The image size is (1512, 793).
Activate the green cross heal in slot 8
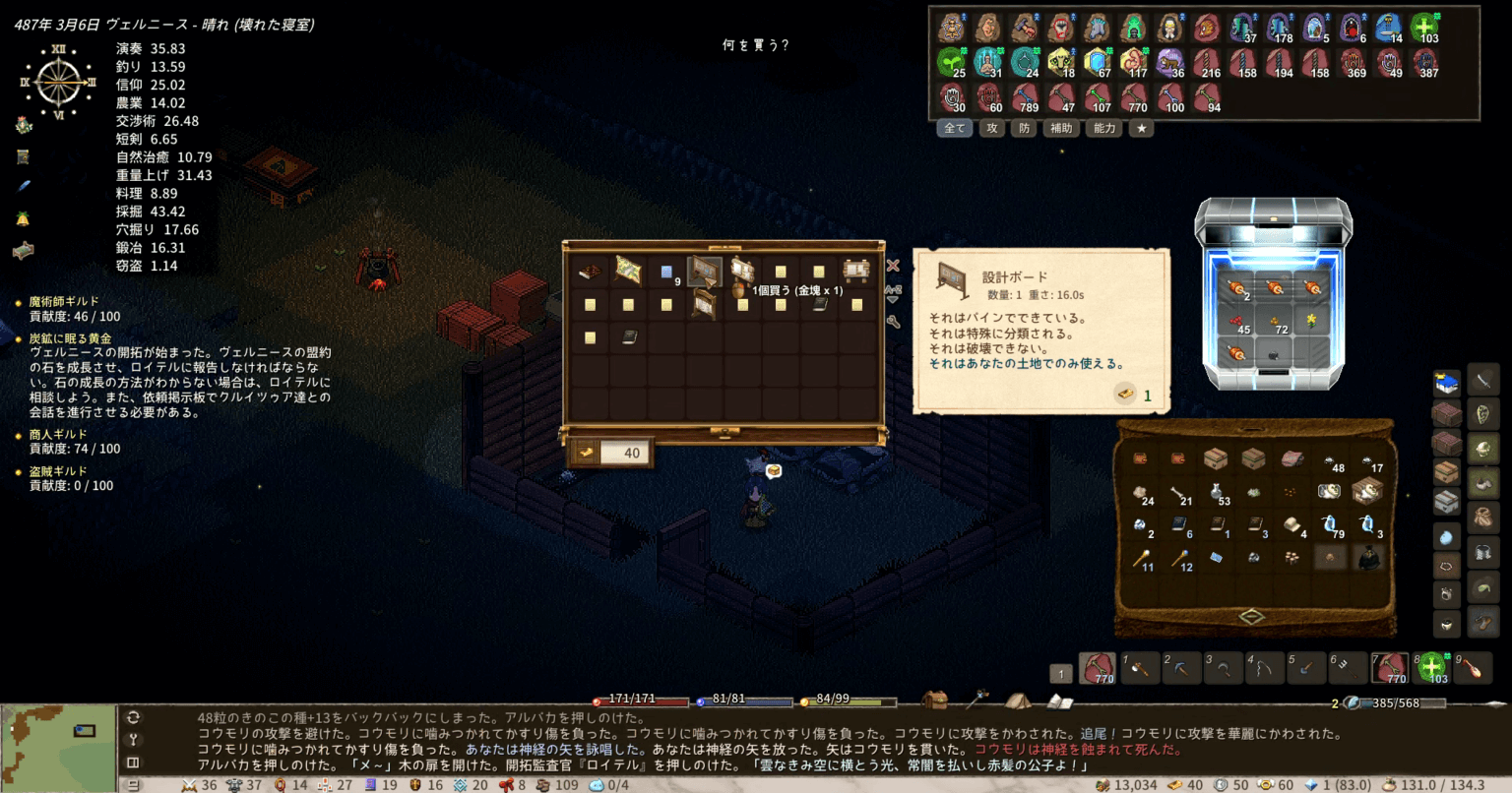pyautogui.click(x=1431, y=668)
